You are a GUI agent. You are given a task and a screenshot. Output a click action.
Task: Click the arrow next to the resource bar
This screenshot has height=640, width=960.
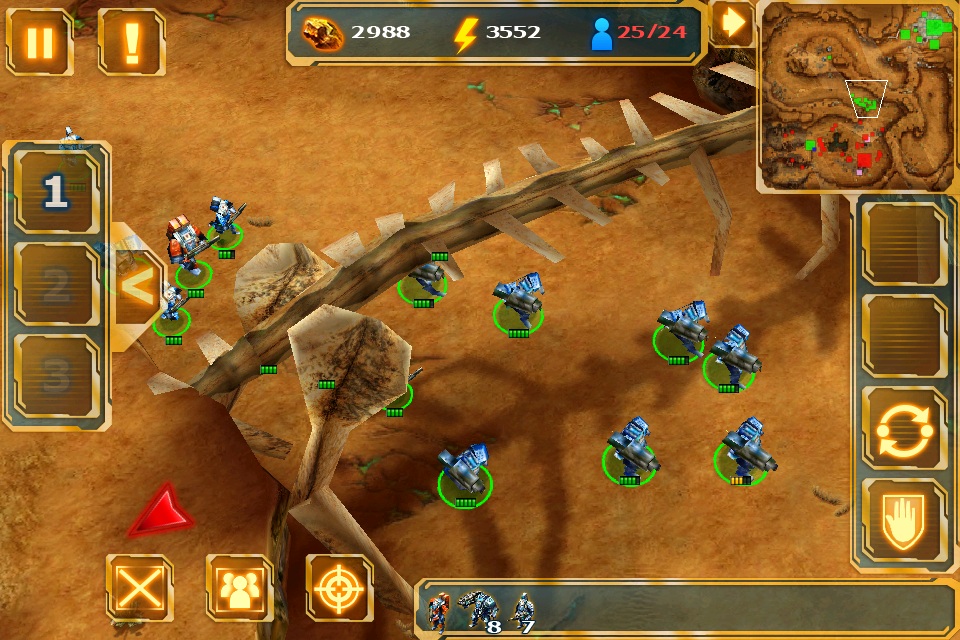(x=732, y=24)
